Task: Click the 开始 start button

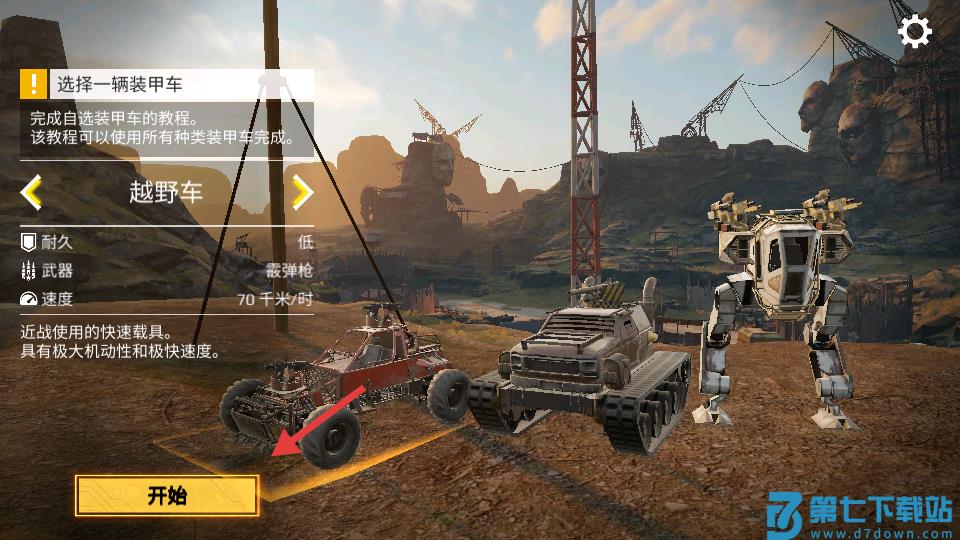Action: (x=167, y=495)
